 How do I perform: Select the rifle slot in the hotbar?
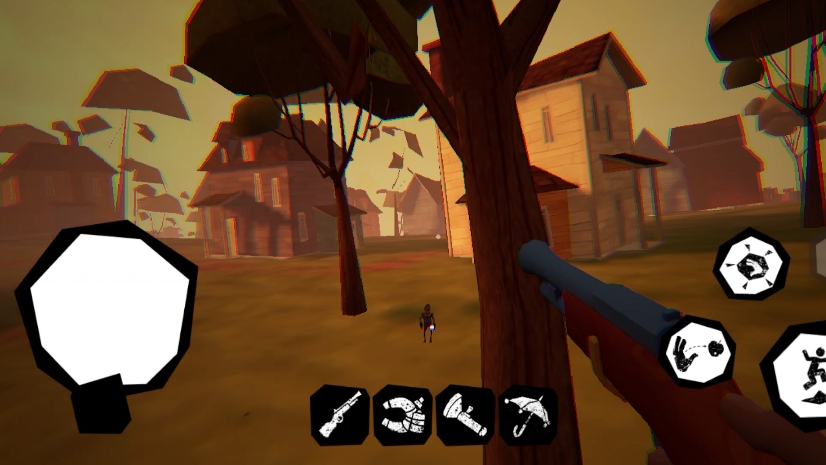pyautogui.click(x=339, y=414)
